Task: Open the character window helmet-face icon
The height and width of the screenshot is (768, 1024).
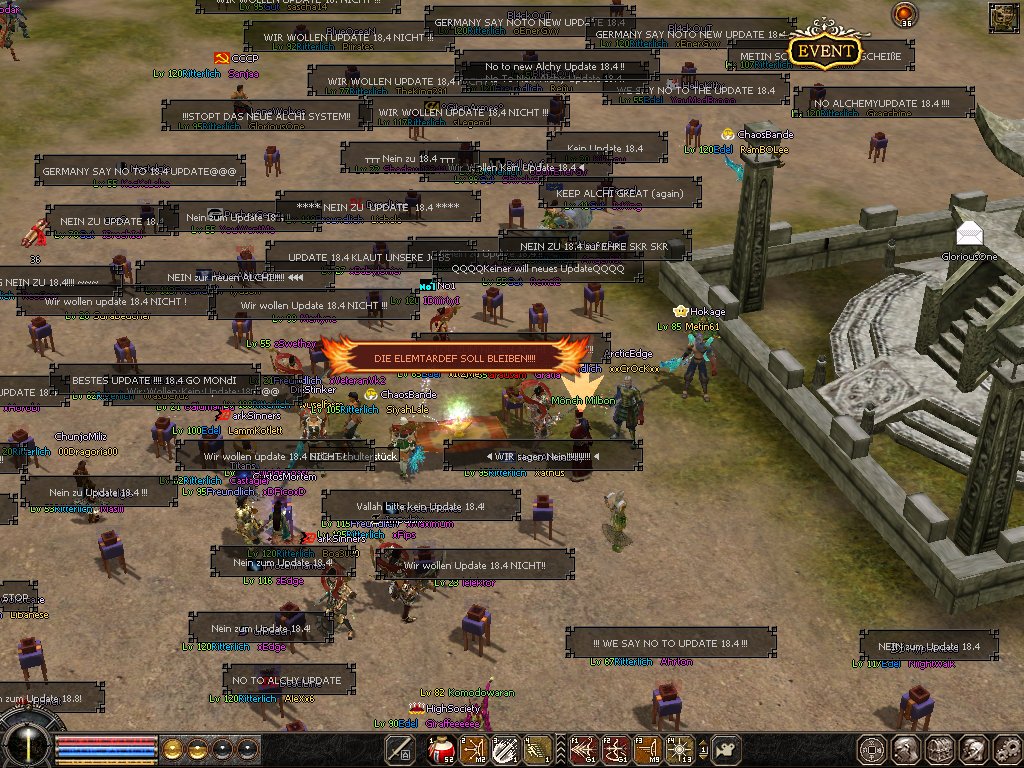Action: coord(906,749)
